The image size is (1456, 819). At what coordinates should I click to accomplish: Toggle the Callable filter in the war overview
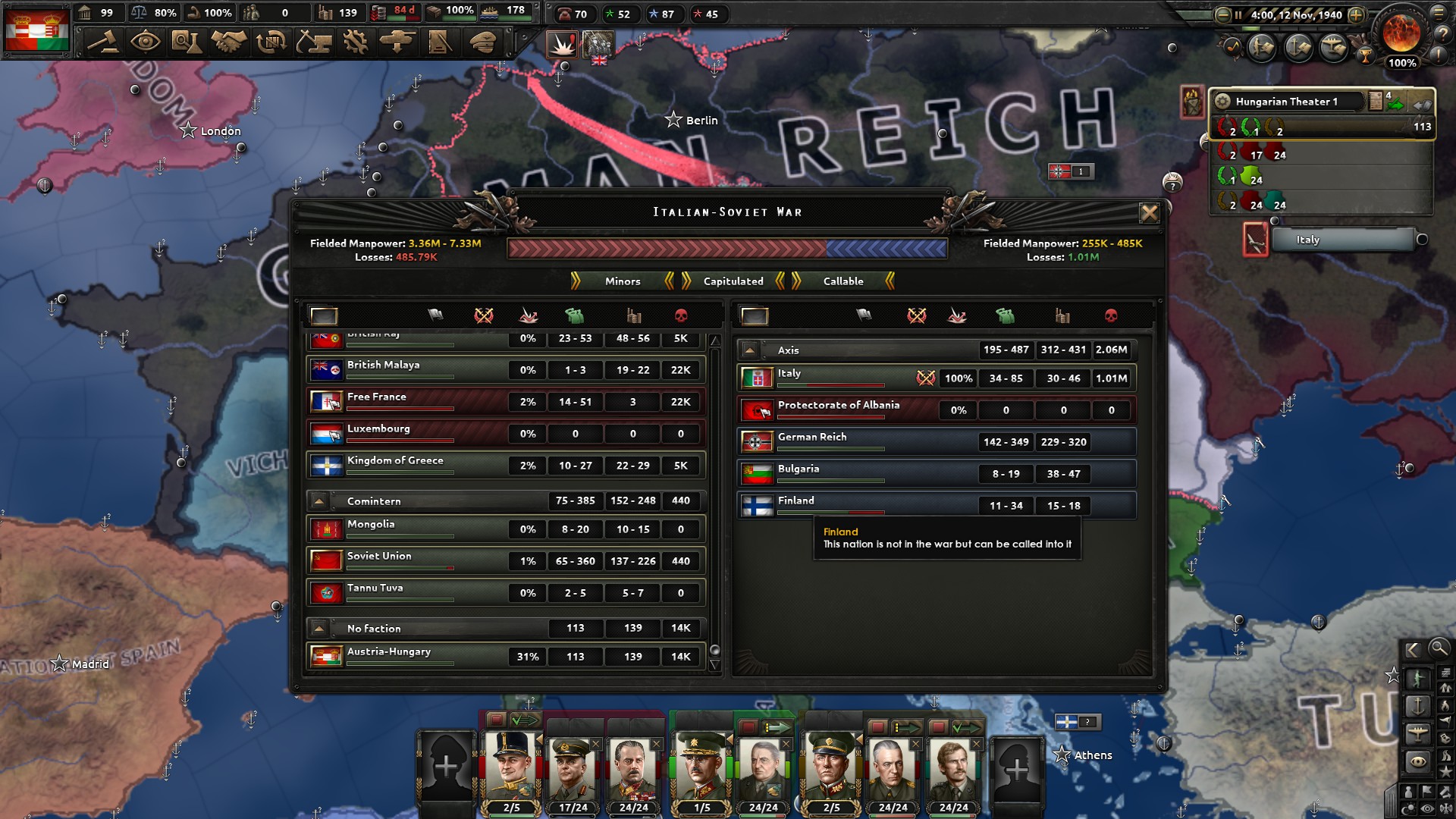click(843, 281)
